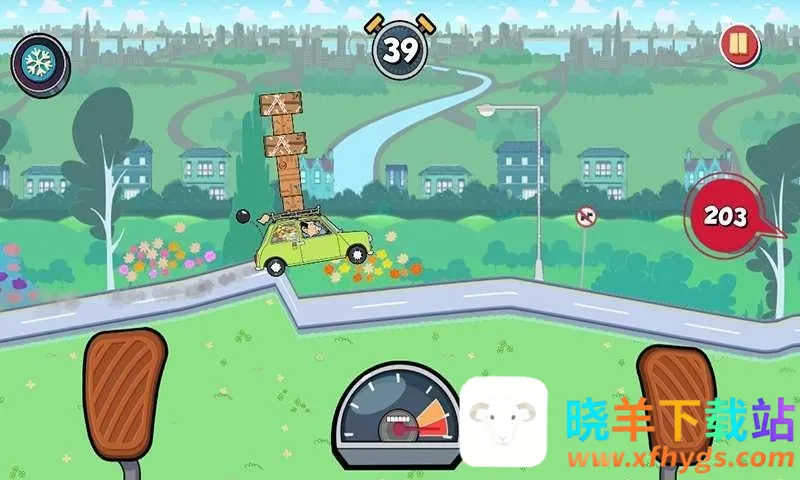Pause the game with the red button
This screenshot has height=480, width=800.
[x=738, y=46]
